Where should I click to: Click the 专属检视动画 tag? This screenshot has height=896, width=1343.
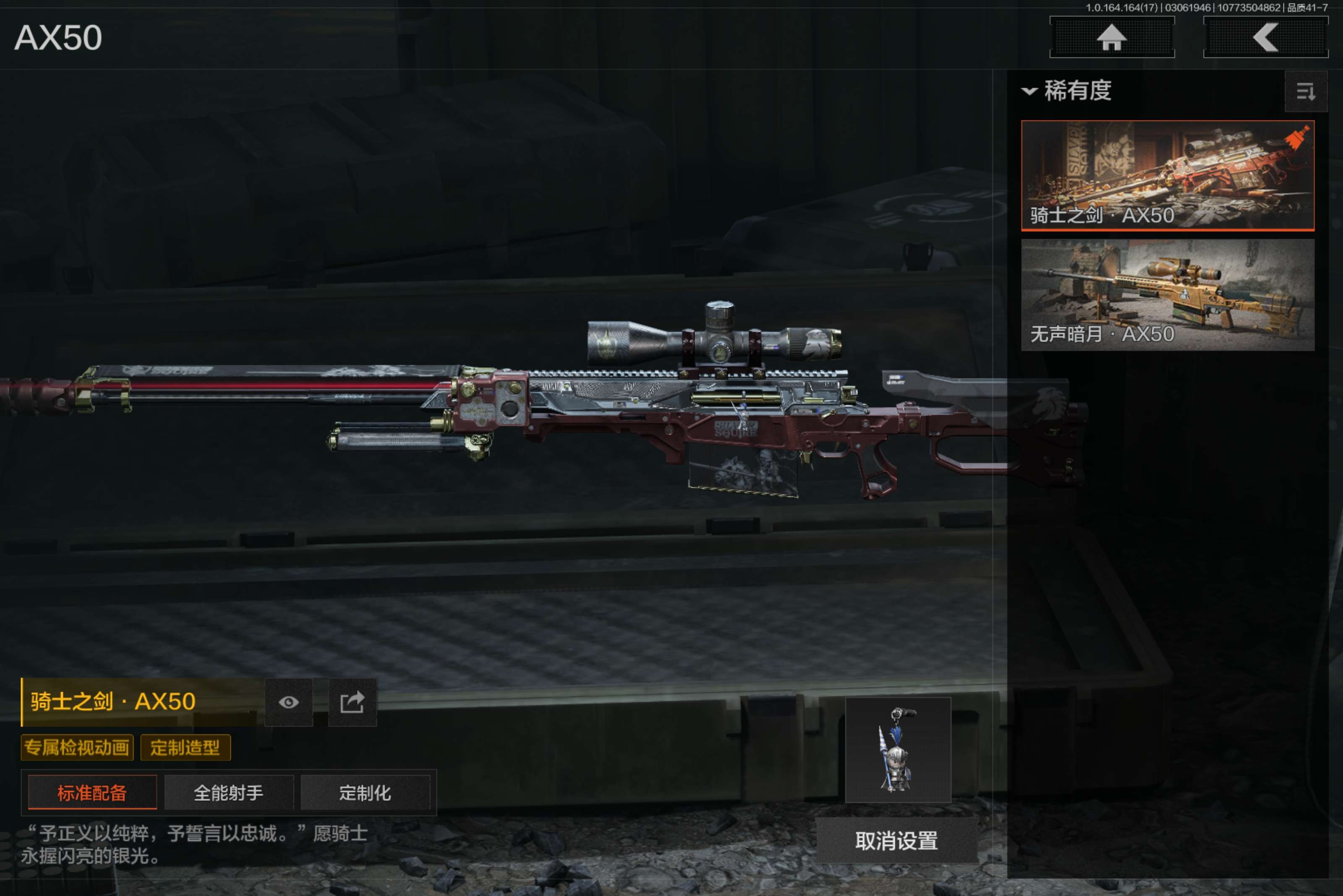(x=77, y=748)
